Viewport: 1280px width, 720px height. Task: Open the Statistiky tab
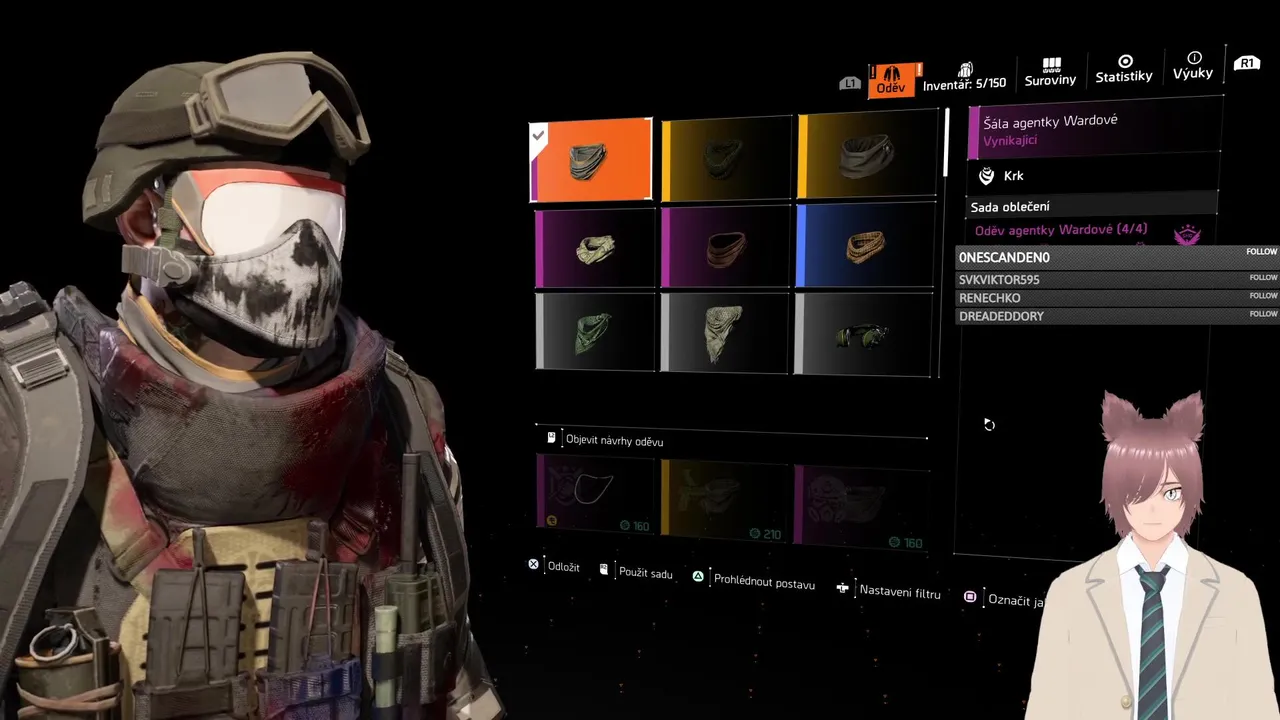pyautogui.click(x=1124, y=69)
